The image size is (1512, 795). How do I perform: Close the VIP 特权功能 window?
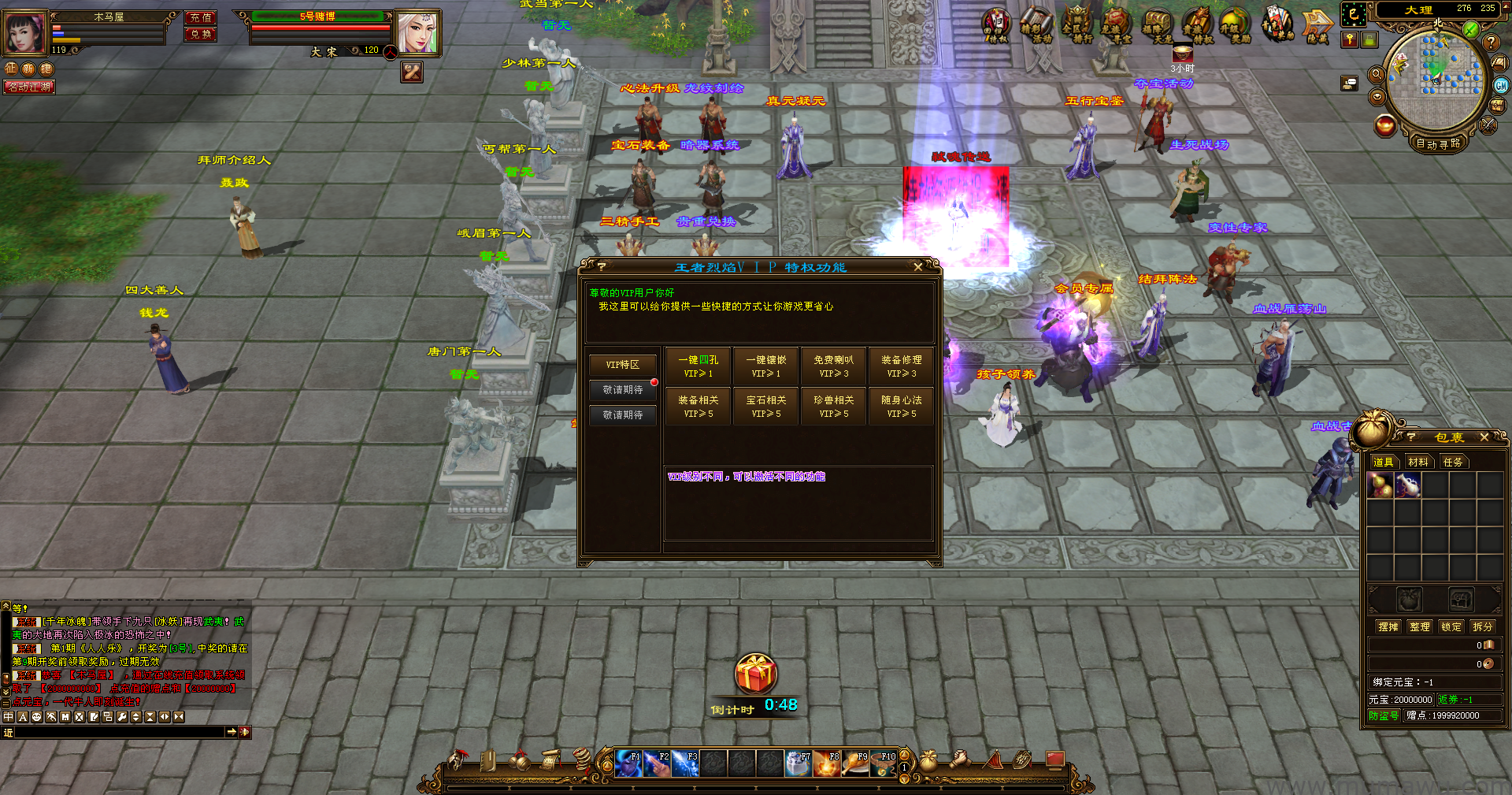coord(917,267)
